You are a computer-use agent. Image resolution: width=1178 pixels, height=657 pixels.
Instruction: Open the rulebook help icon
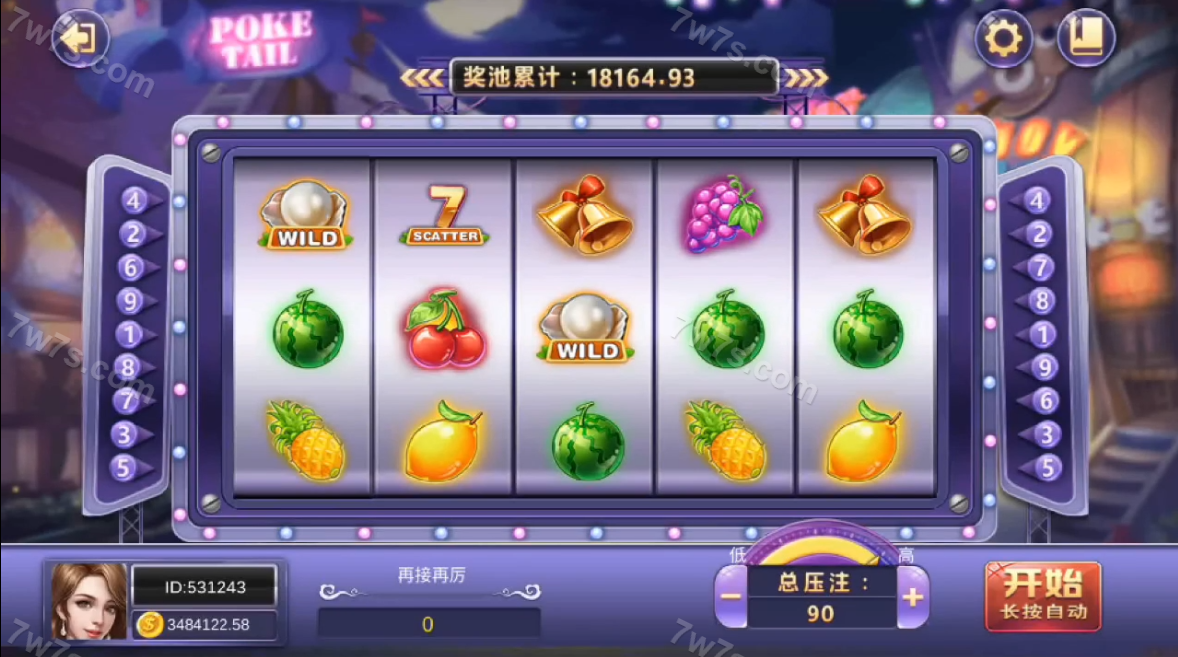pyautogui.click(x=1085, y=39)
